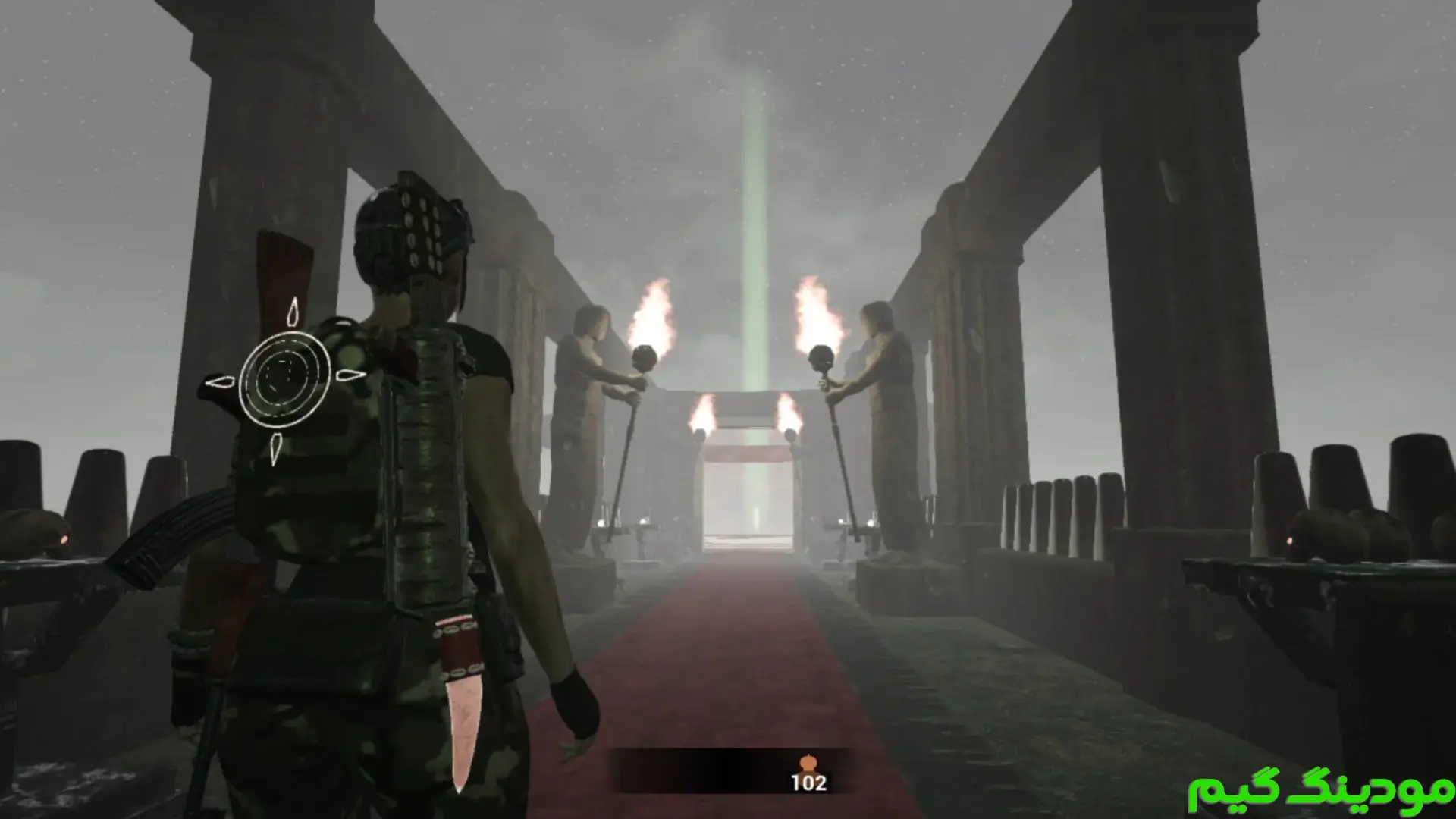
Task: Tap the right arrow of the movement joystick
Action: tap(349, 375)
